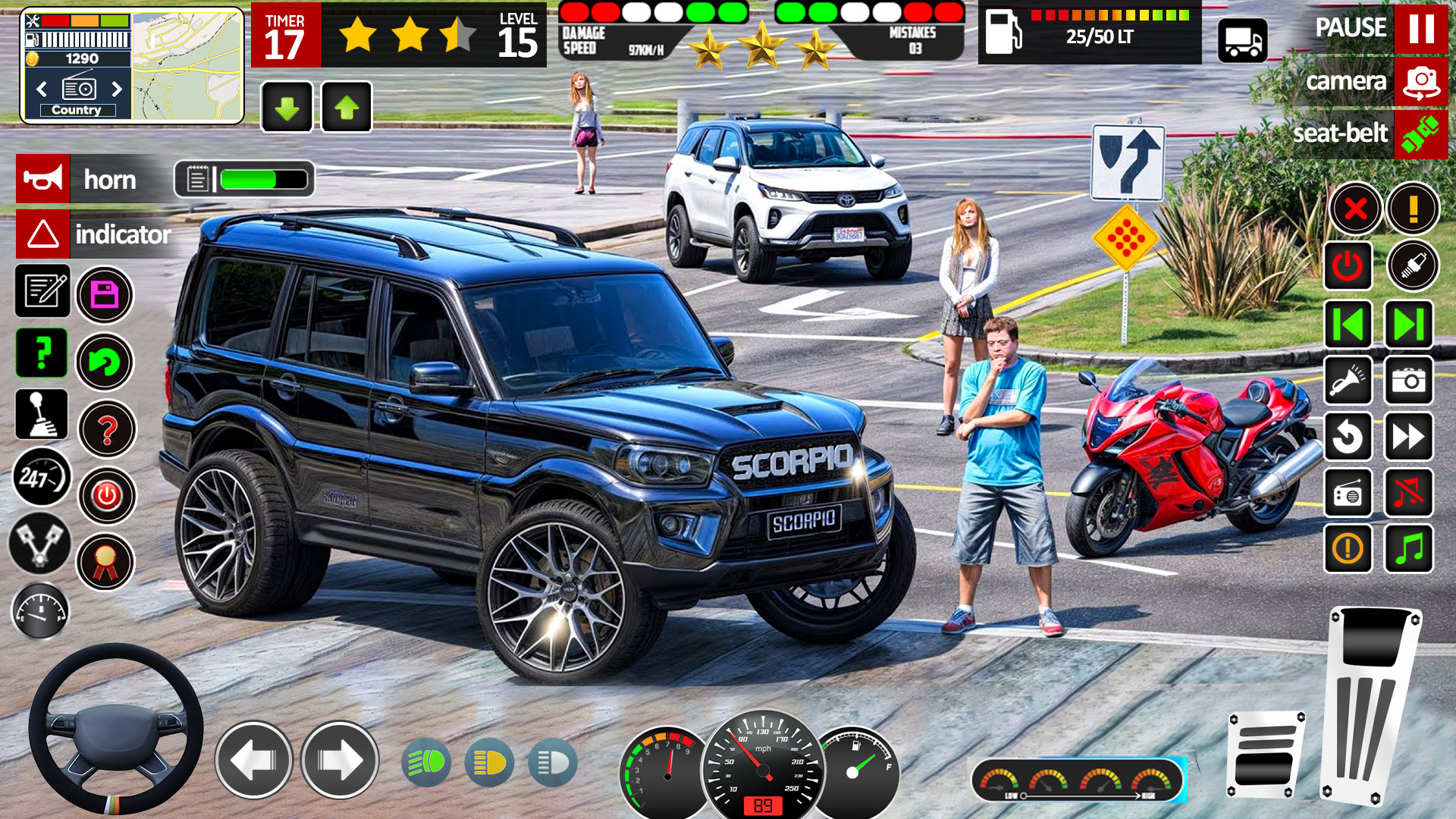The height and width of the screenshot is (819, 1456).
Task: Mute the music with red note icon
Action: point(1408,494)
